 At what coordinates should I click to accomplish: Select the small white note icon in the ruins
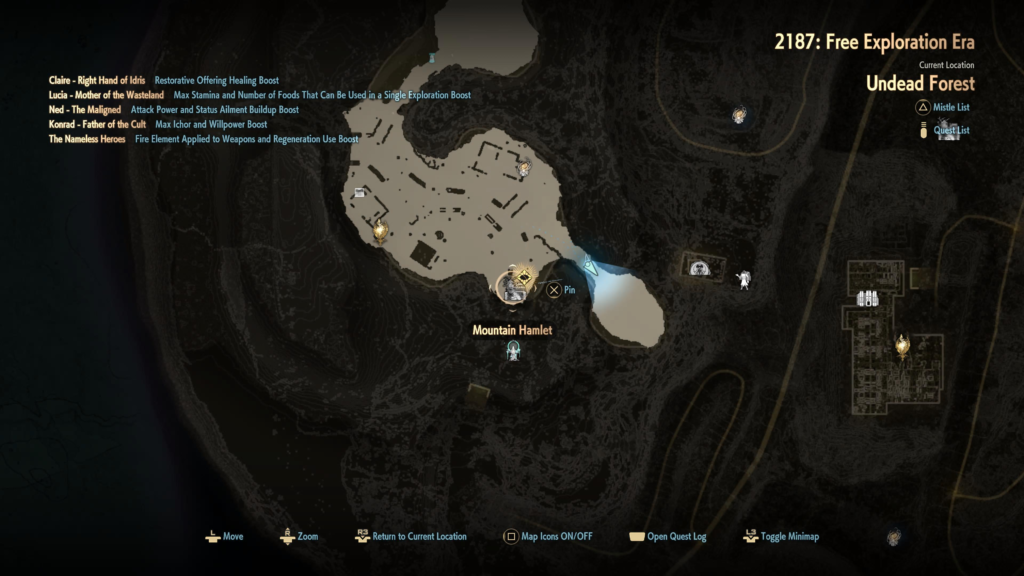pos(357,192)
